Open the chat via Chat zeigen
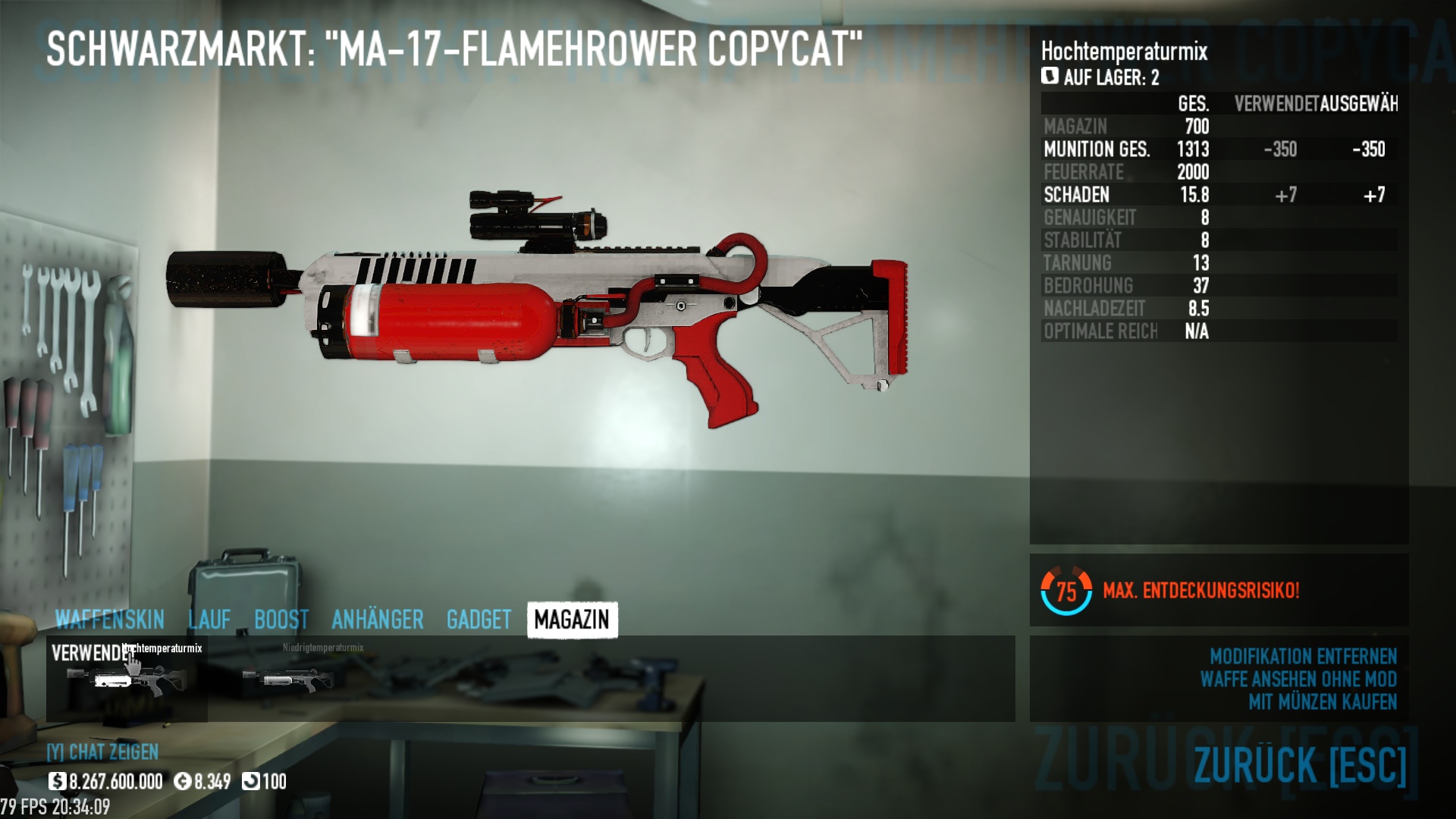Viewport: 1456px width, 819px height. click(x=103, y=752)
